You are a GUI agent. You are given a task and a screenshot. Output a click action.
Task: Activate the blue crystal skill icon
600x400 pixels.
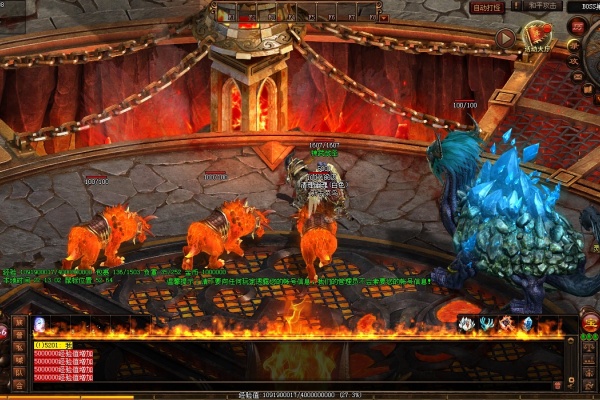[x=526, y=323]
